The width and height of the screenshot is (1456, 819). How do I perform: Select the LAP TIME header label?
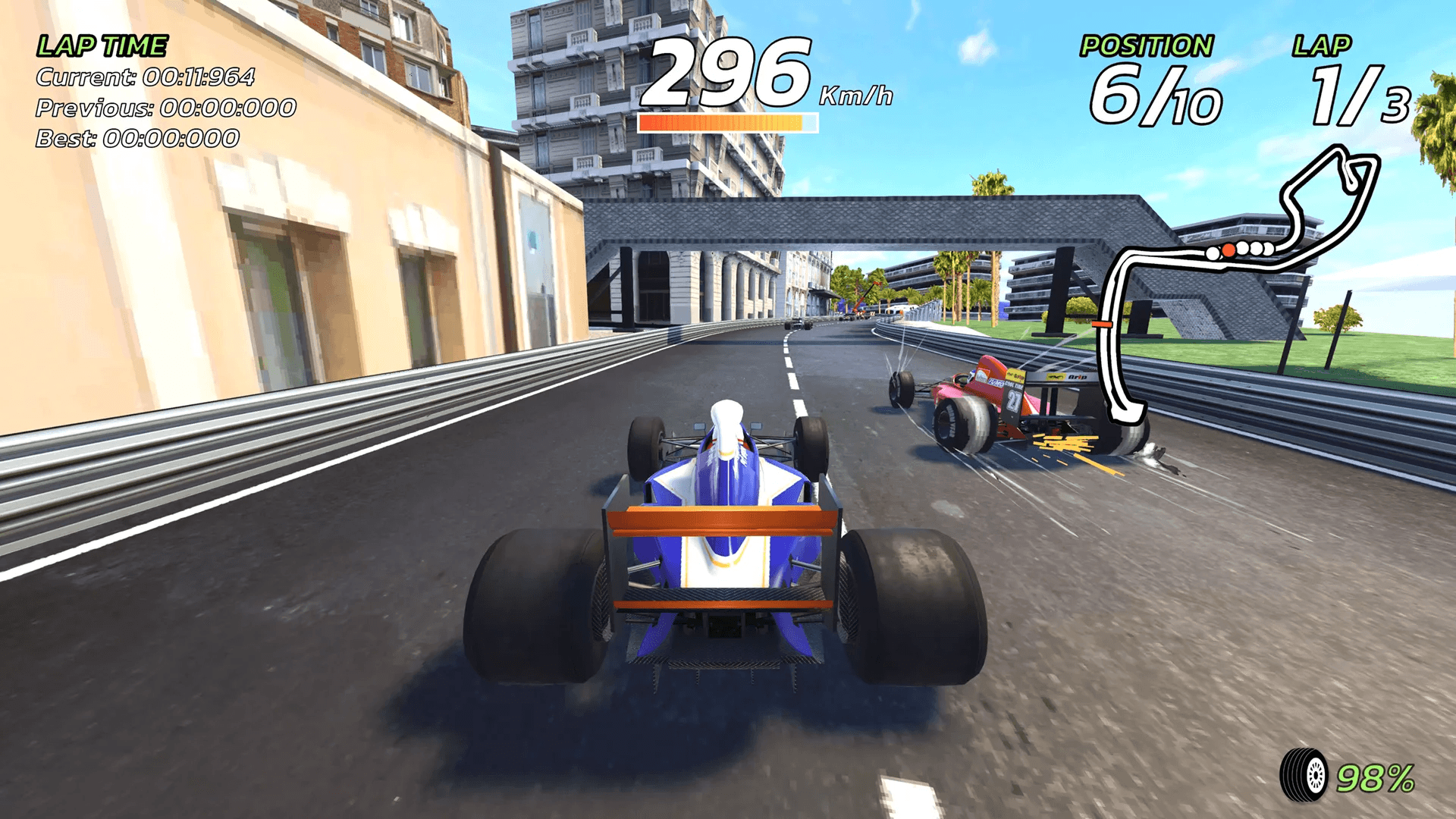pos(101,45)
